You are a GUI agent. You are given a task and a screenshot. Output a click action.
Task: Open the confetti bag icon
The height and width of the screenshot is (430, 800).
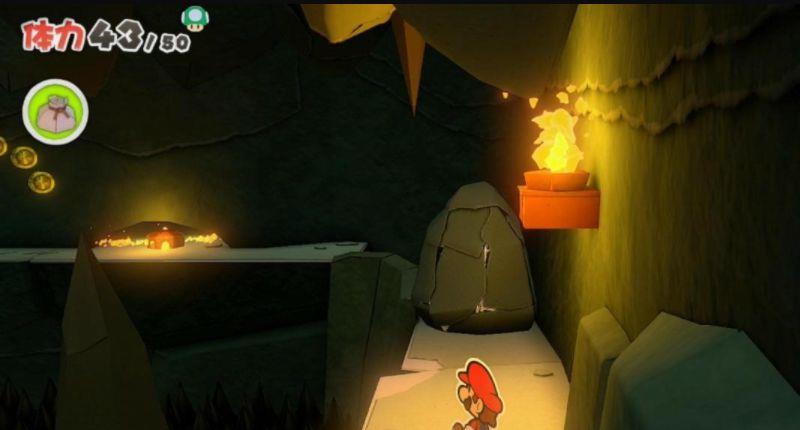coord(56,112)
